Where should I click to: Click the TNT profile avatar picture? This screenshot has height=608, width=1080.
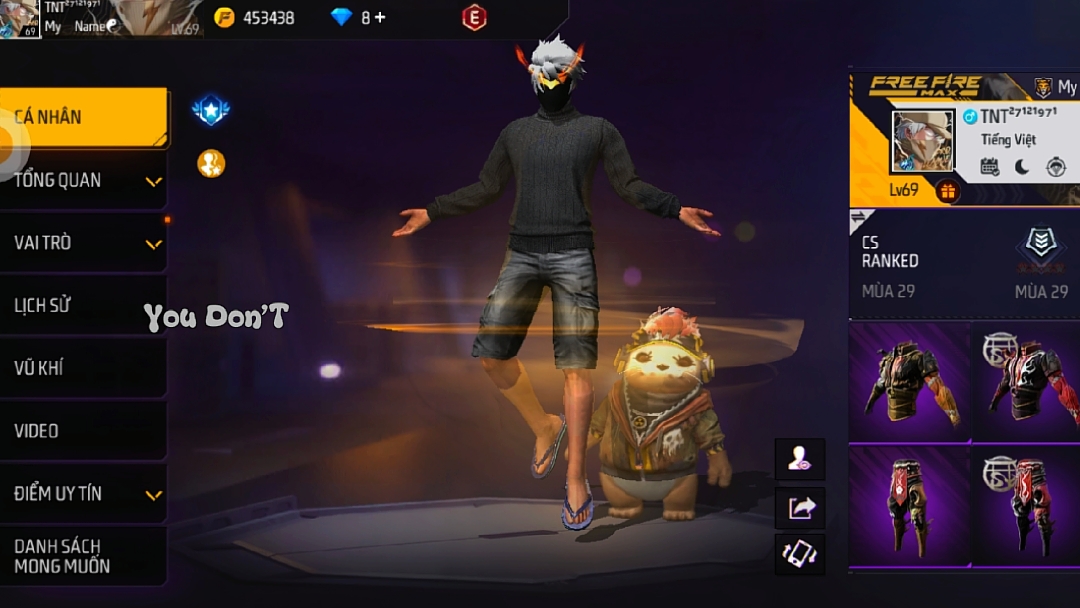[x=922, y=141]
